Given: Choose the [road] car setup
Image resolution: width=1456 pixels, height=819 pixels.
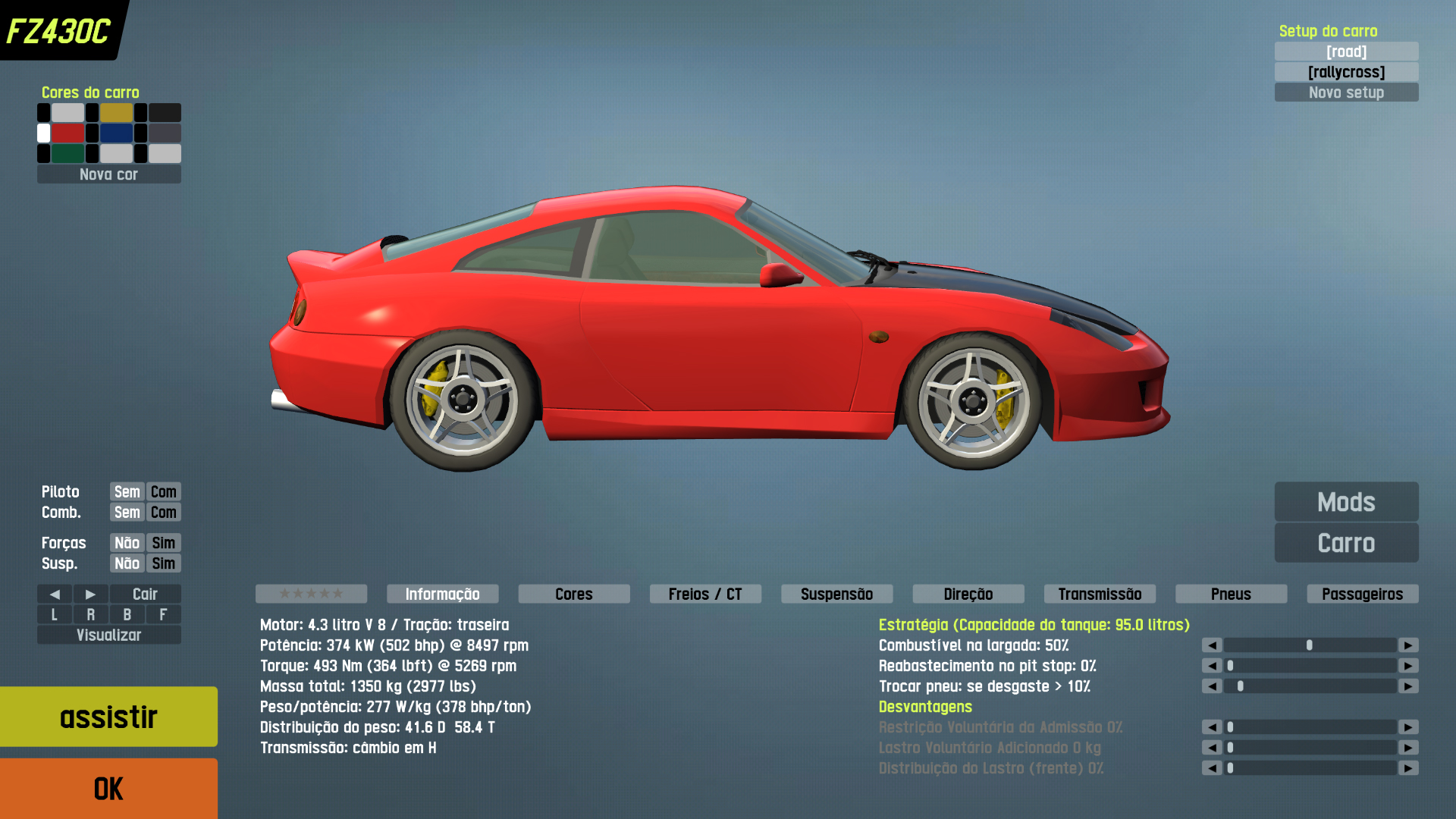Looking at the screenshot, I should point(1346,52).
